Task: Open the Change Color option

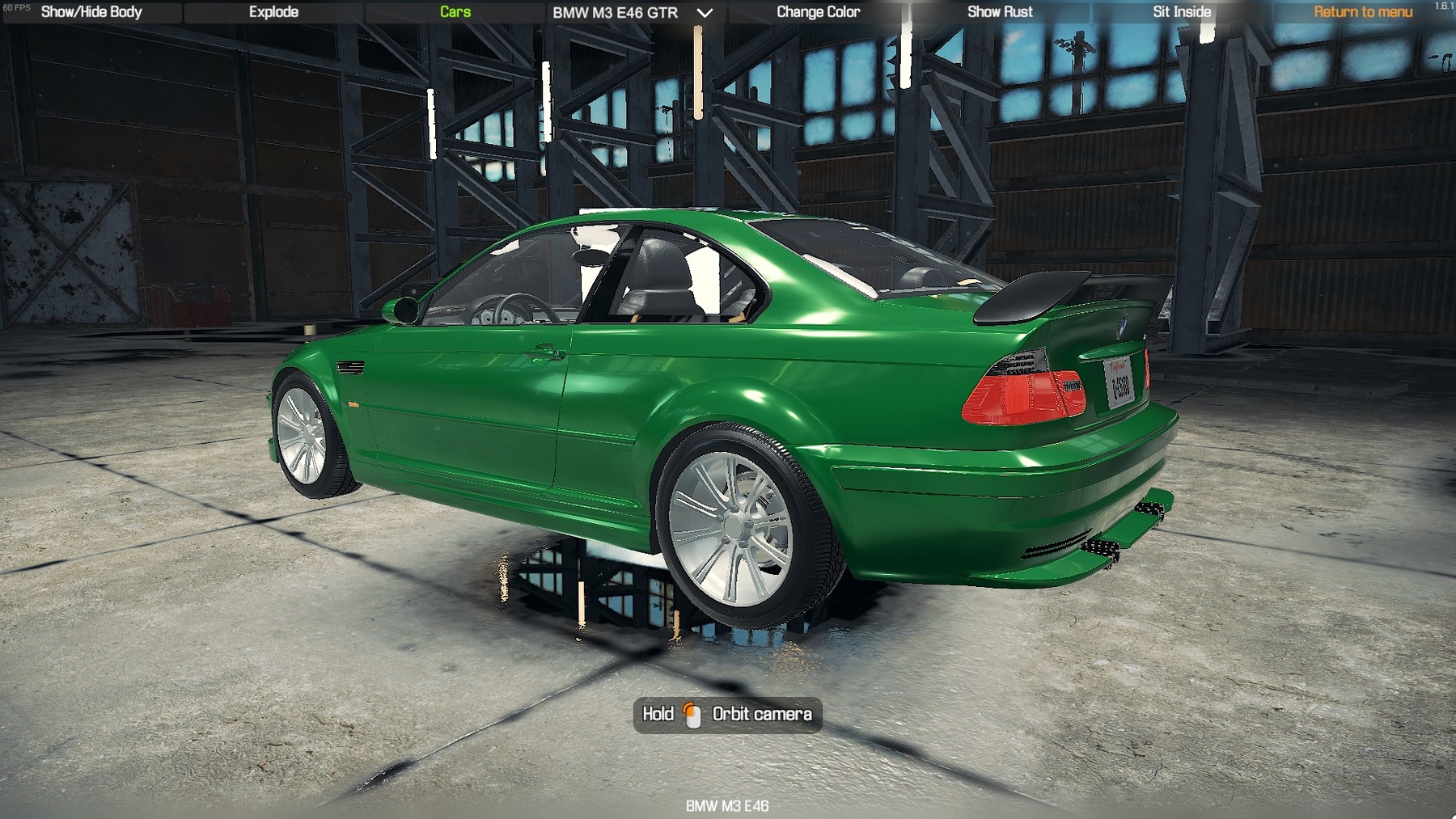Action: (818, 12)
